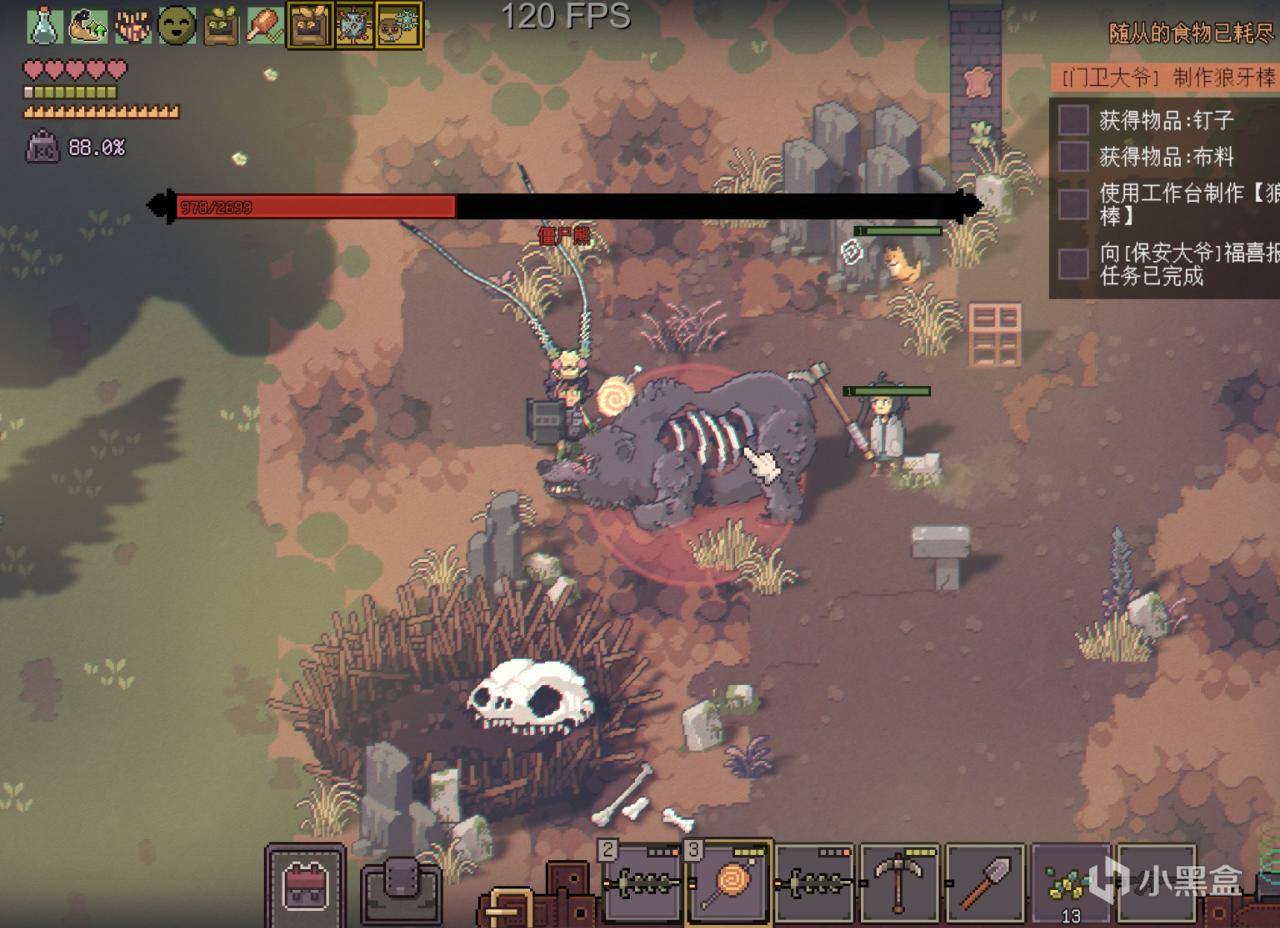Click the spiky blue virus status icon
Image resolution: width=1280 pixels, height=928 pixels.
[355, 25]
